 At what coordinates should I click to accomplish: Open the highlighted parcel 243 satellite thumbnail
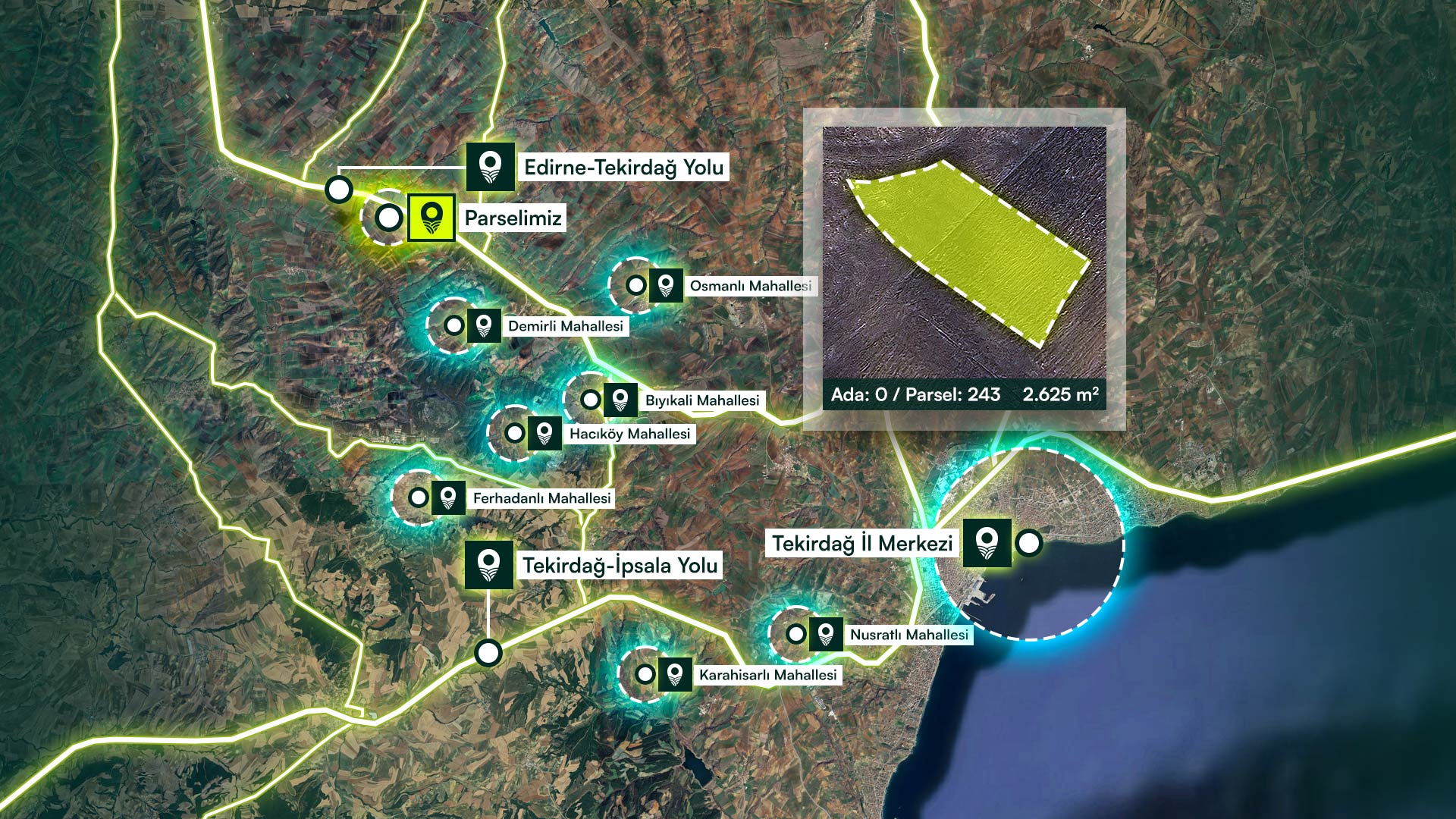tap(965, 254)
